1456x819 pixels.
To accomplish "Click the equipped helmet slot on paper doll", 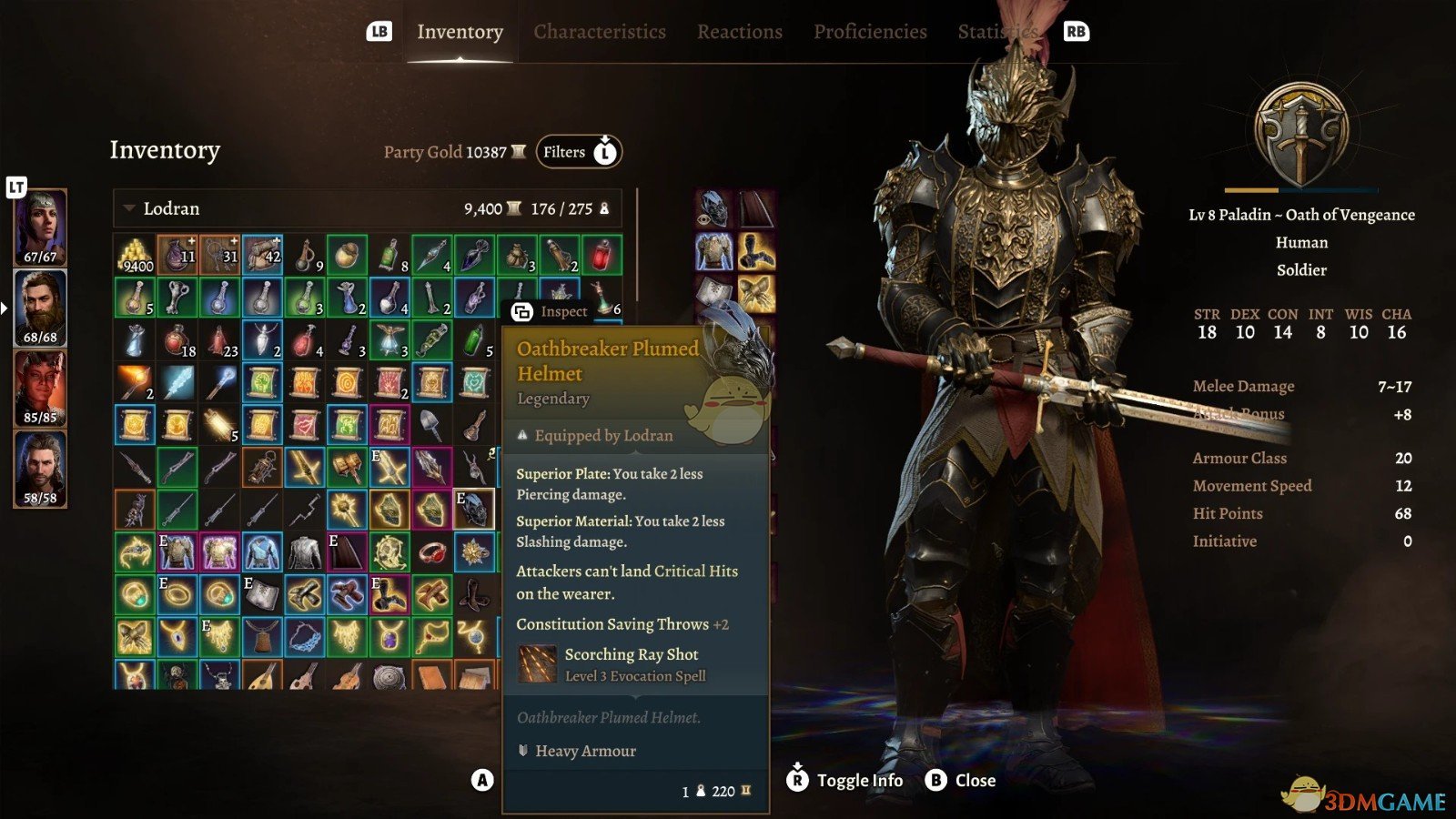I will pyautogui.click(x=717, y=209).
